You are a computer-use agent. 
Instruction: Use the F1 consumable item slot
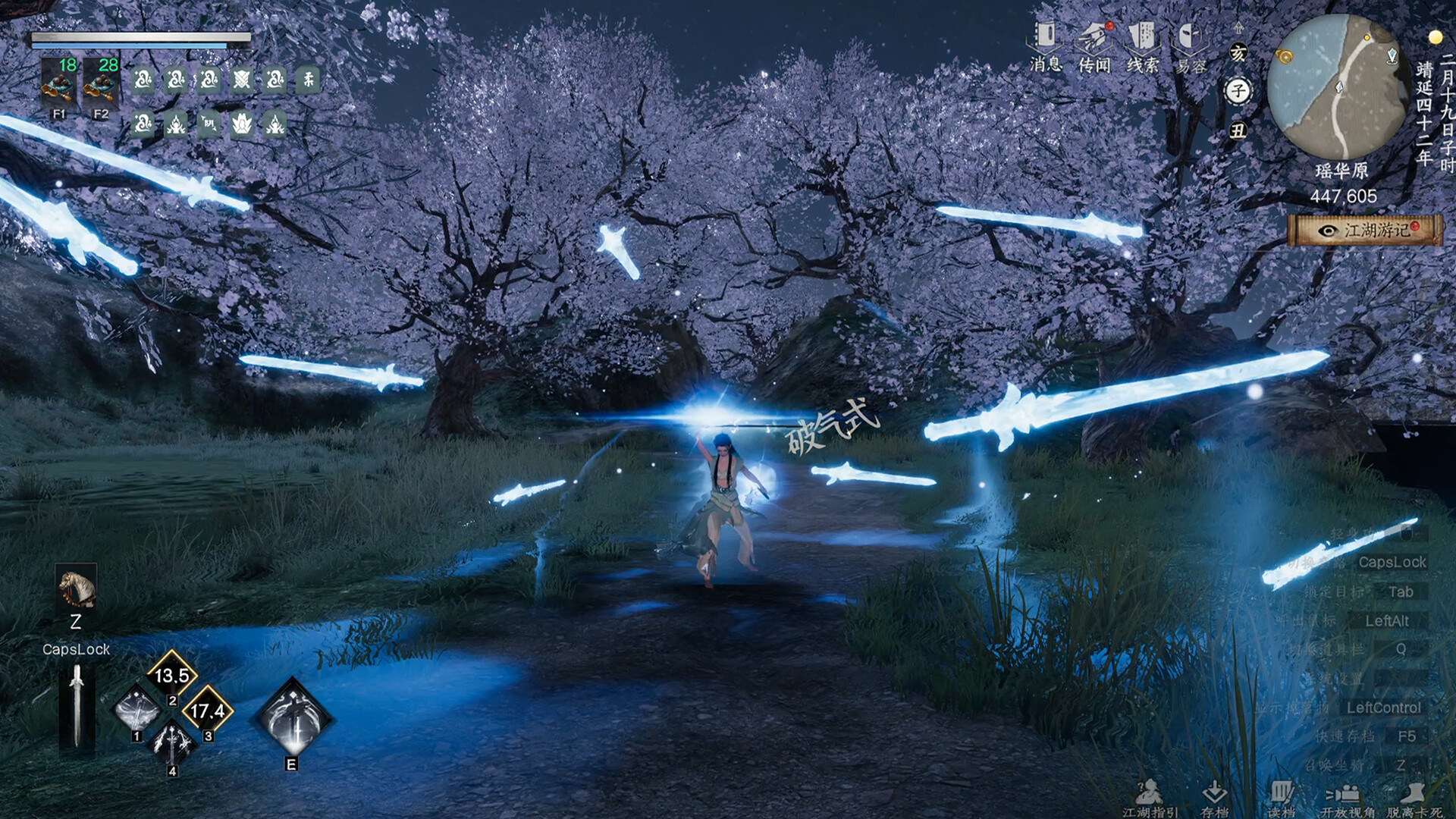click(59, 85)
